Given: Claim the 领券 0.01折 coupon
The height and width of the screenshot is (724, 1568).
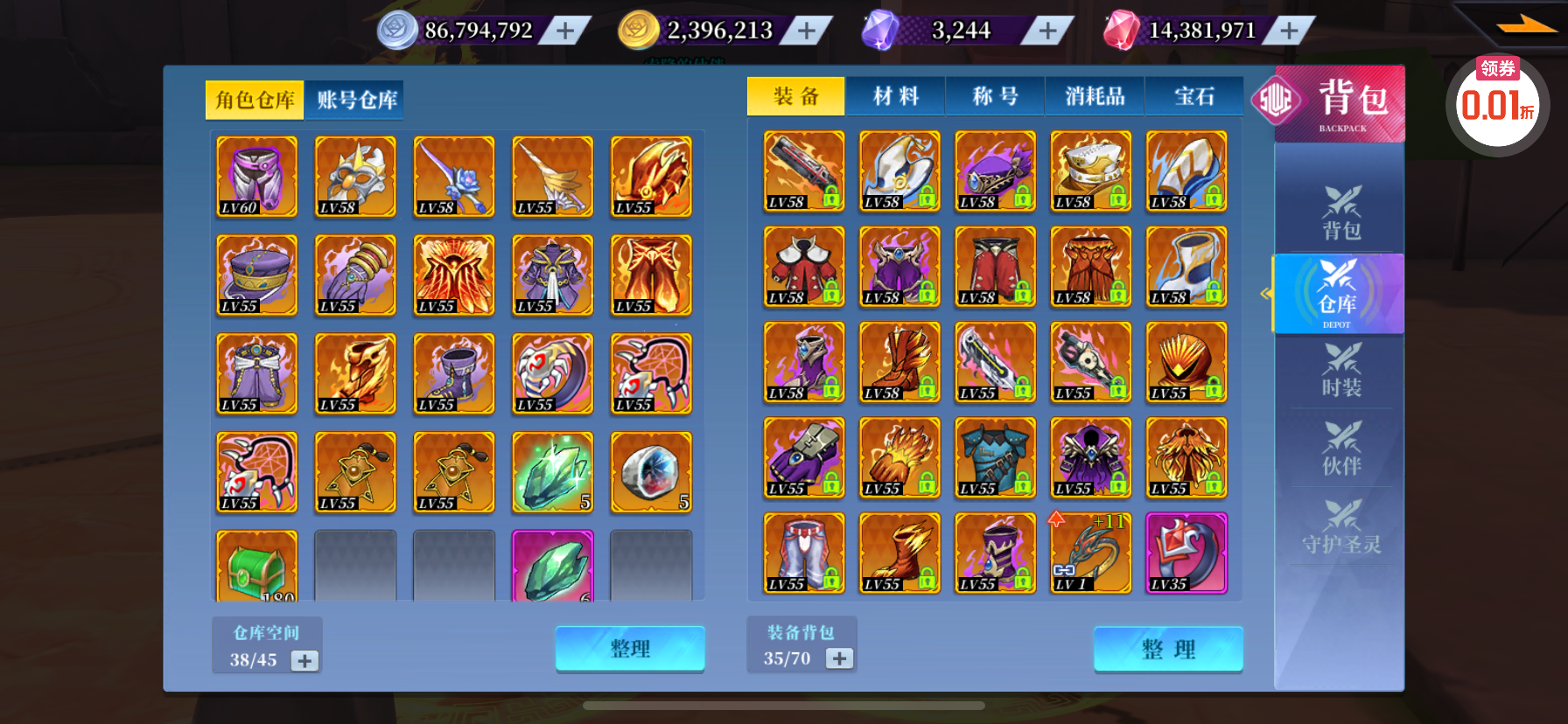Looking at the screenshot, I should pyautogui.click(x=1497, y=101).
